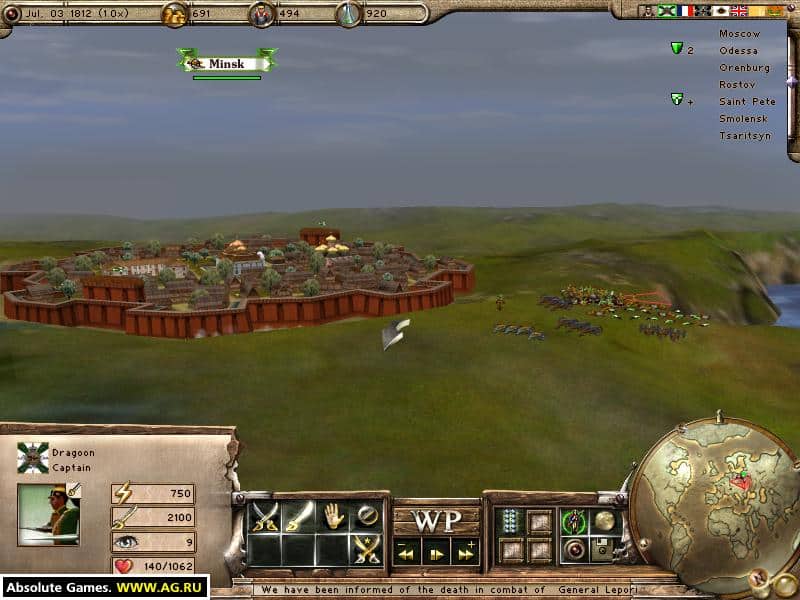Select Orenburg in the city list
Image resolution: width=800 pixels, height=600 pixels.
tap(744, 67)
